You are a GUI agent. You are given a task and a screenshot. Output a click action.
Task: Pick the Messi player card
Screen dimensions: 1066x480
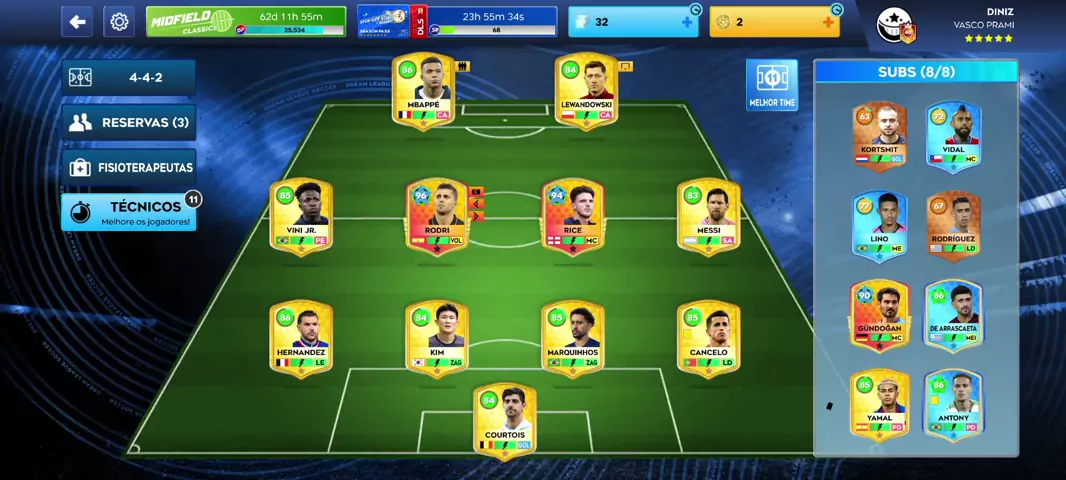coord(708,216)
